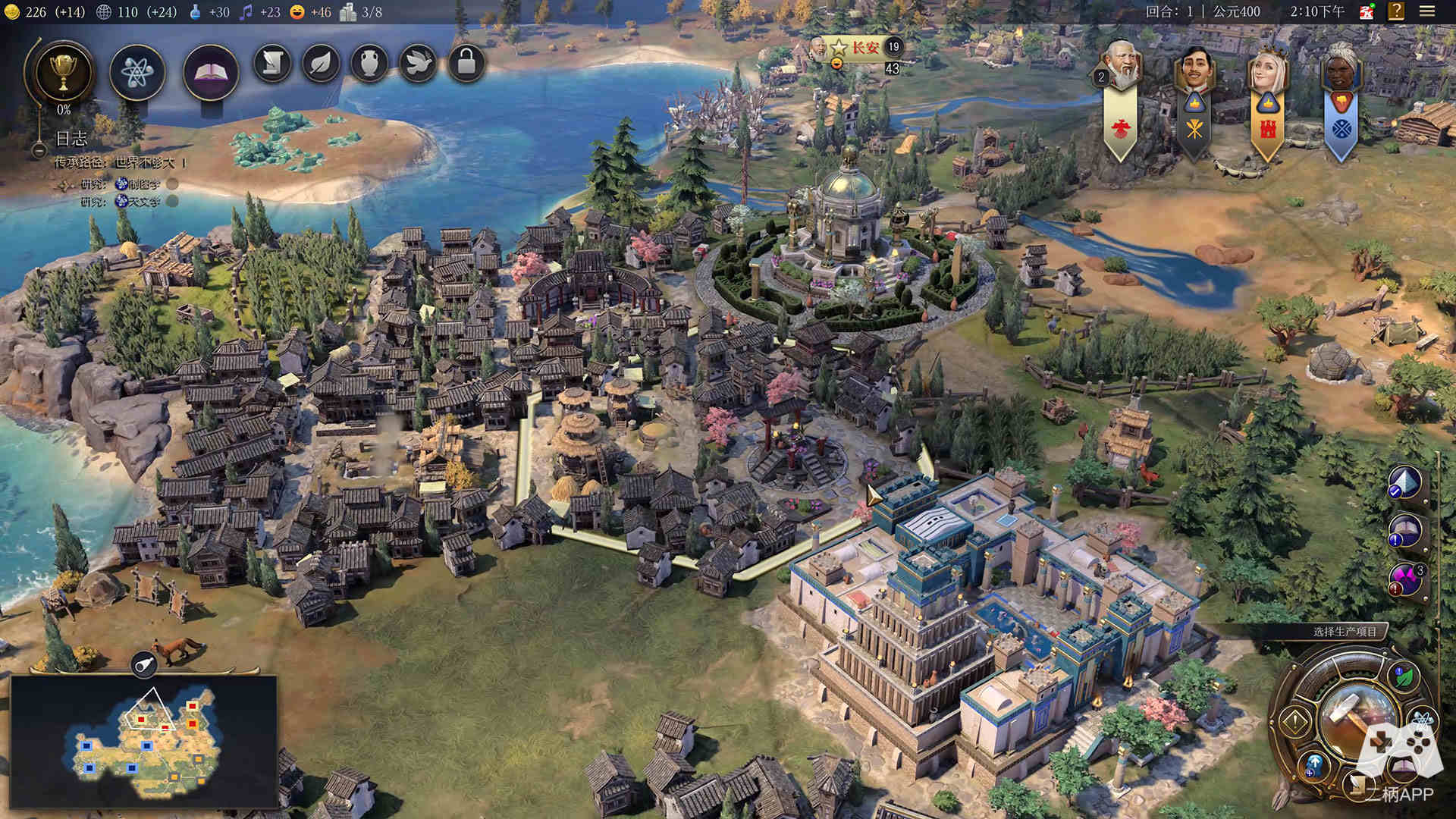Viewport: 1456px width, 819px height.
Task: Open the question mark help book
Action: tap(1396, 11)
